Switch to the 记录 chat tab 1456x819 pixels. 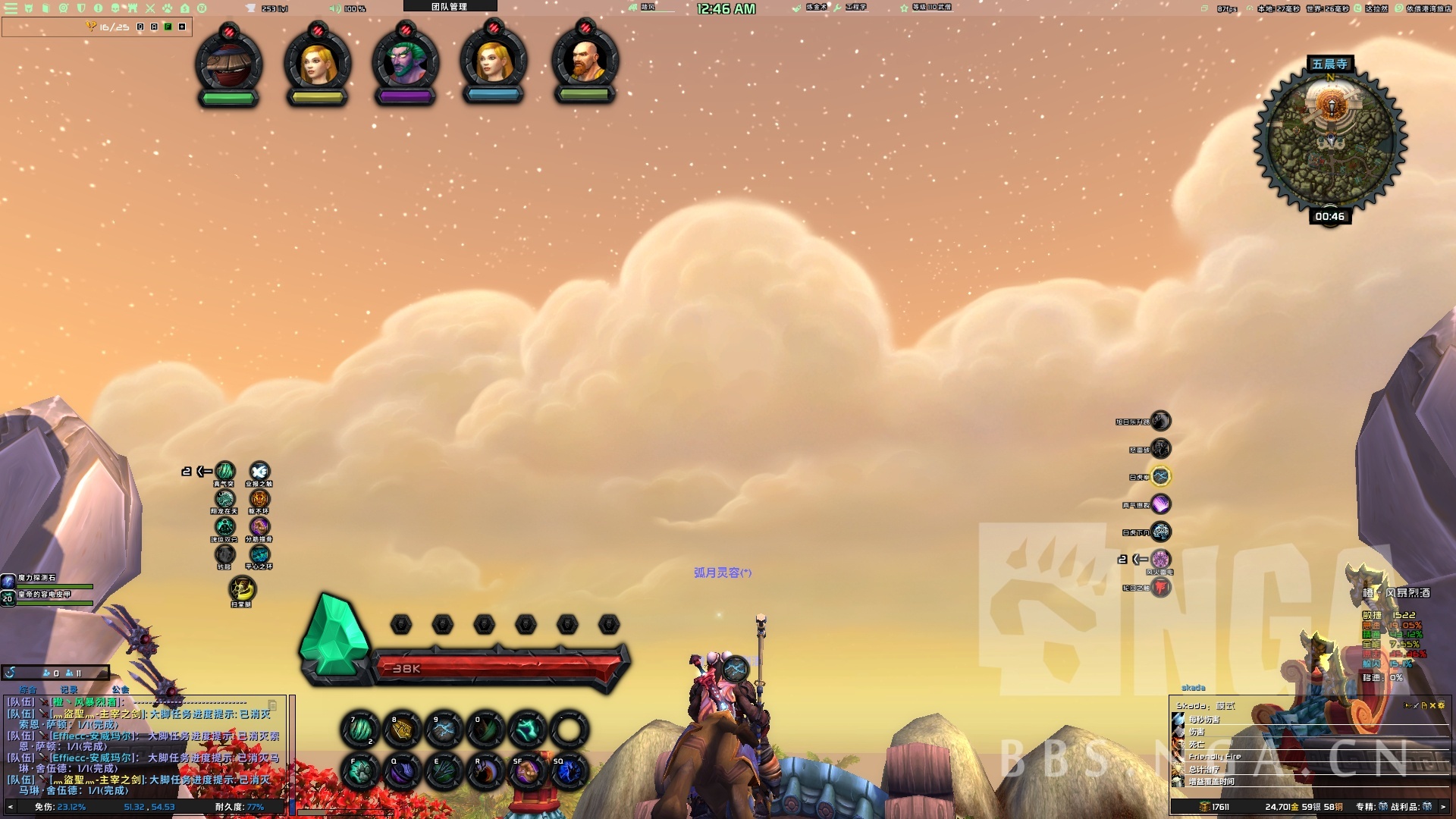coord(68,691)
